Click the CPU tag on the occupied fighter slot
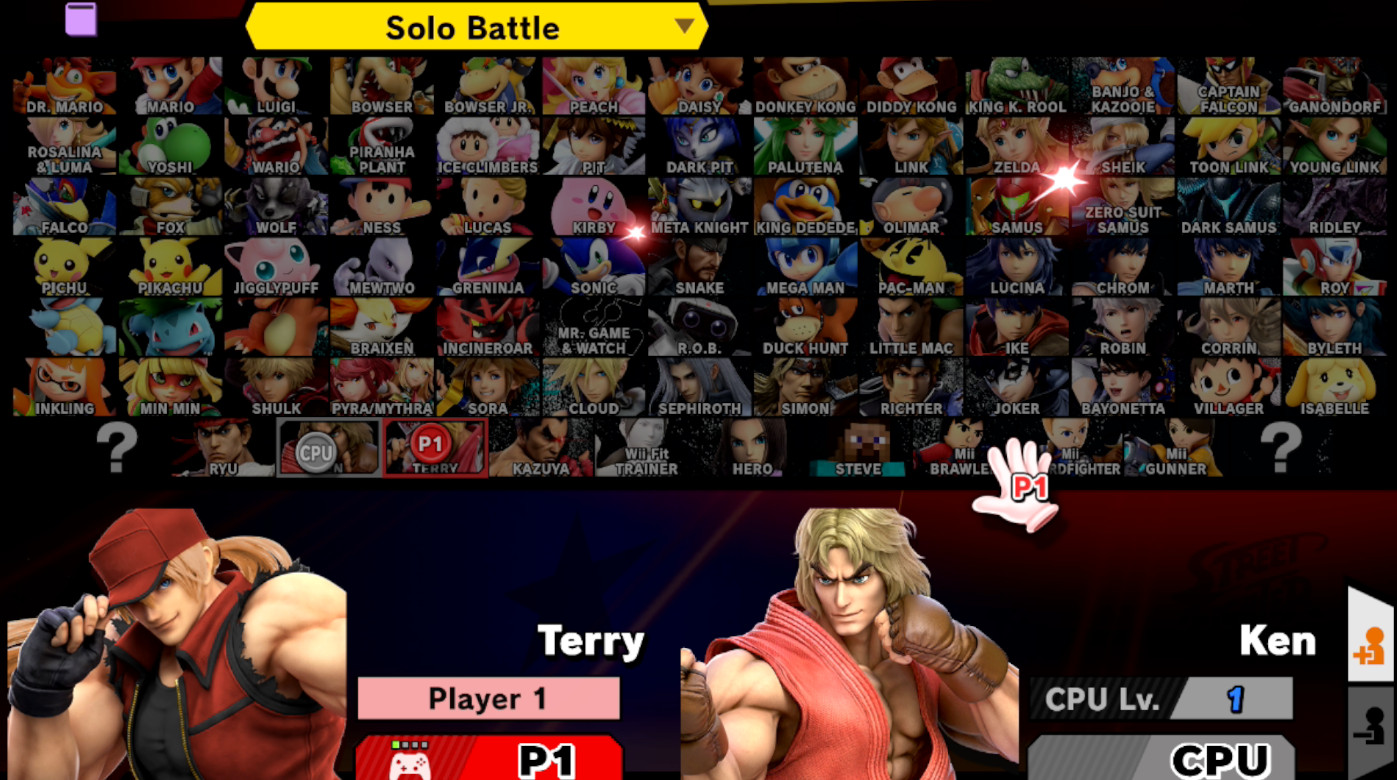This screenshot has height=780, width=1397. coord(316,452)
